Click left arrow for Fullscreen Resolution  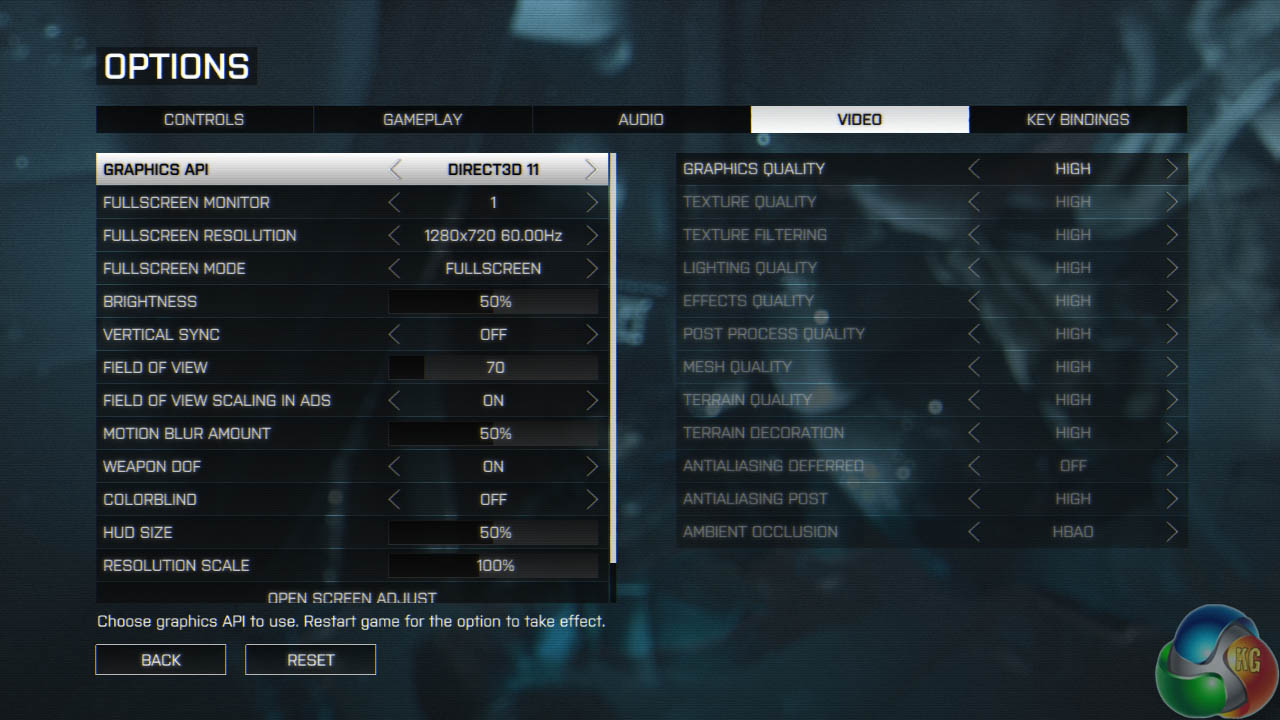pyautogui.click(x=395, y=236)
